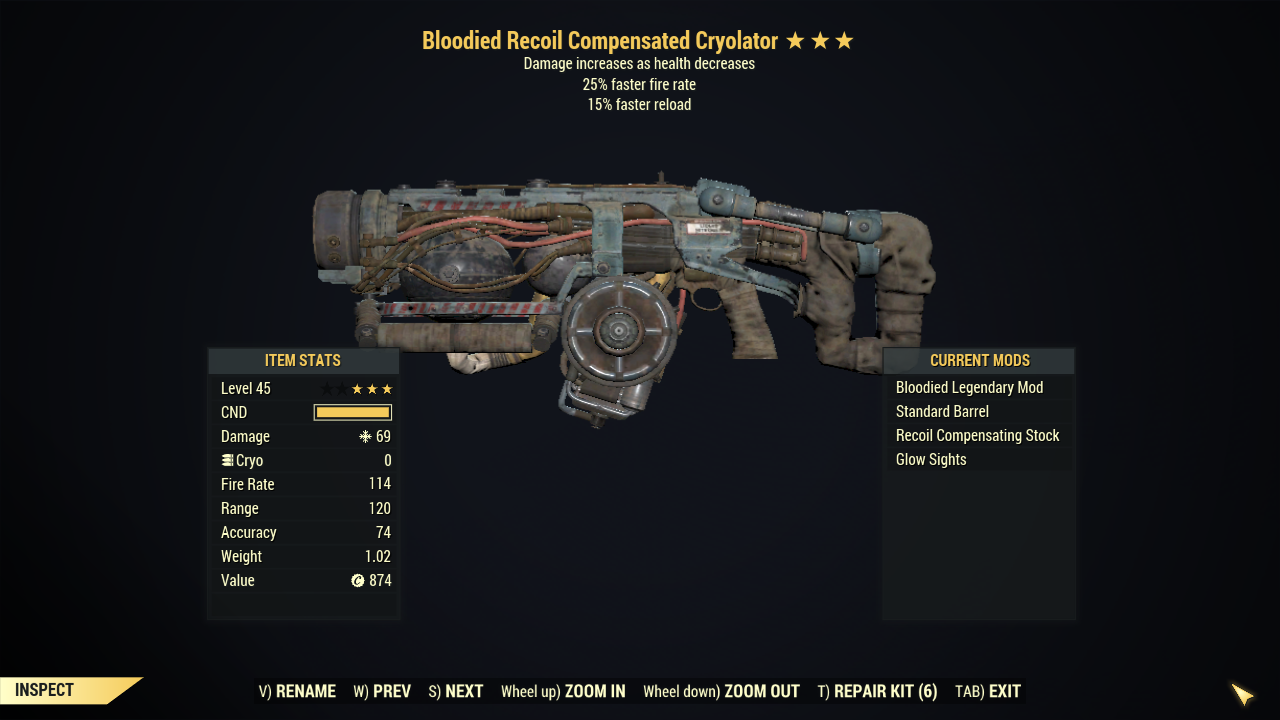Select the Standard Barrel mod row
The image size is (1280, 720).
point(942,412)
